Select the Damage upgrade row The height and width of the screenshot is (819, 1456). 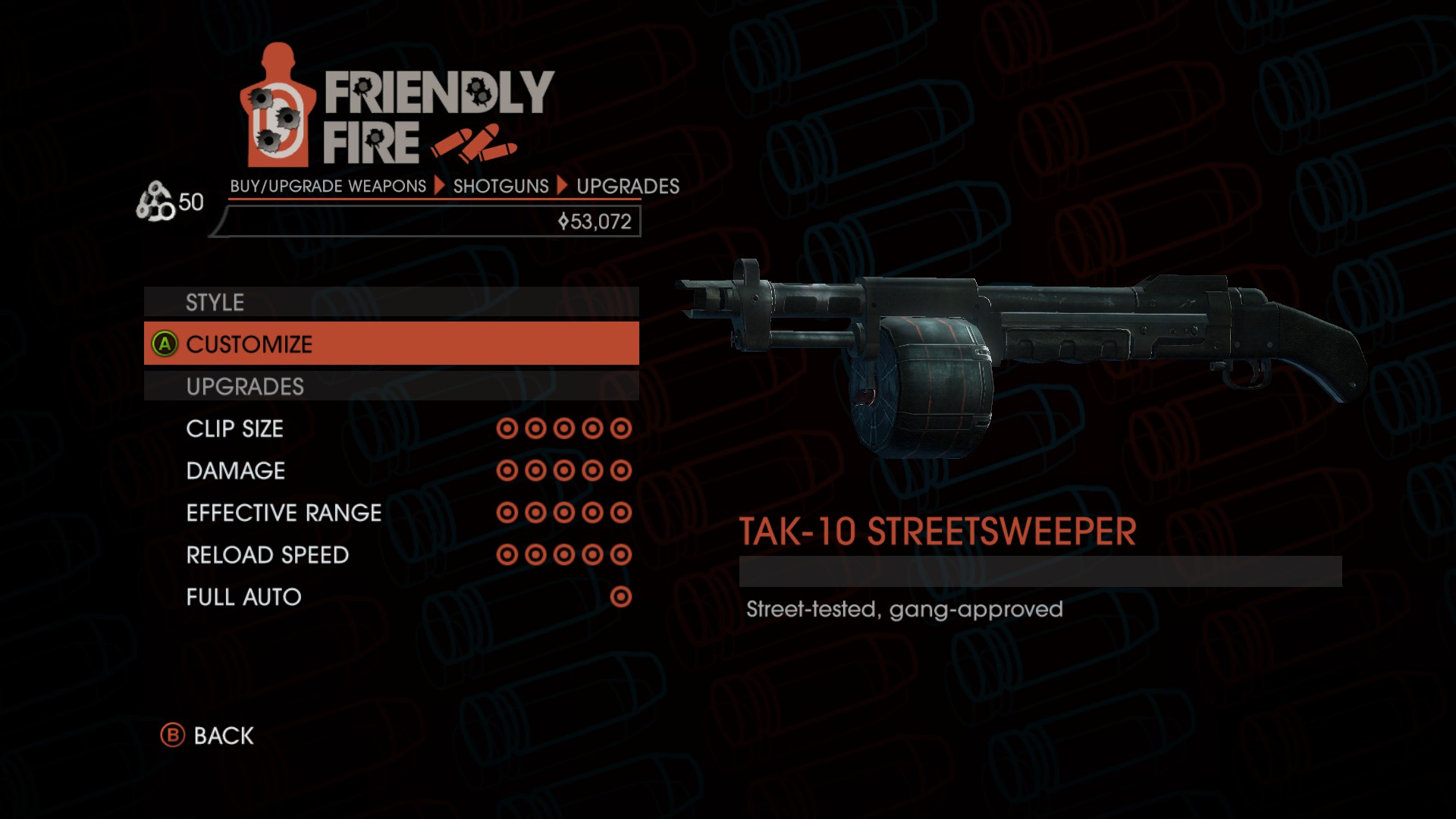coord(391,471)
